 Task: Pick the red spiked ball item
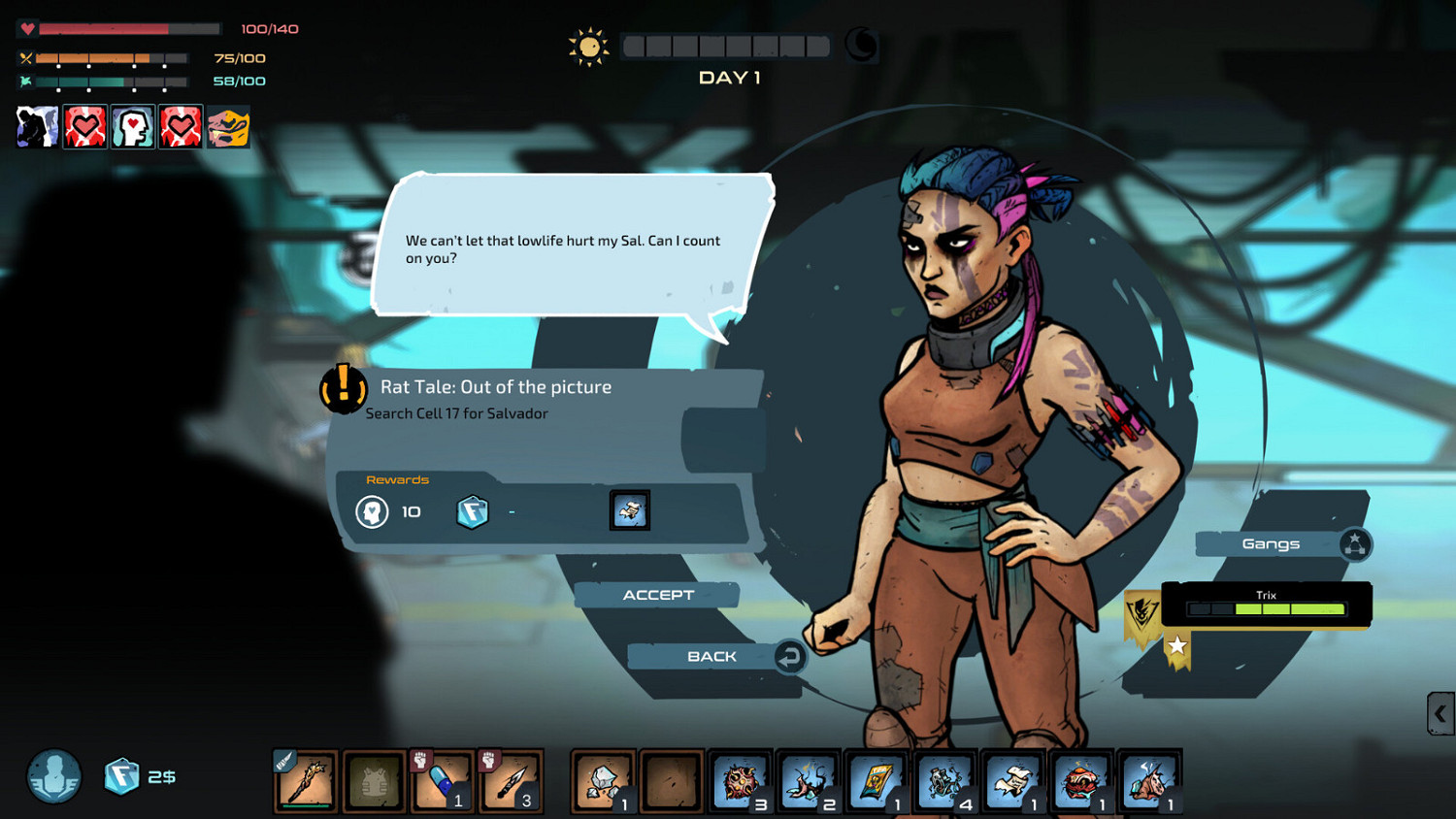coord(740,781)
